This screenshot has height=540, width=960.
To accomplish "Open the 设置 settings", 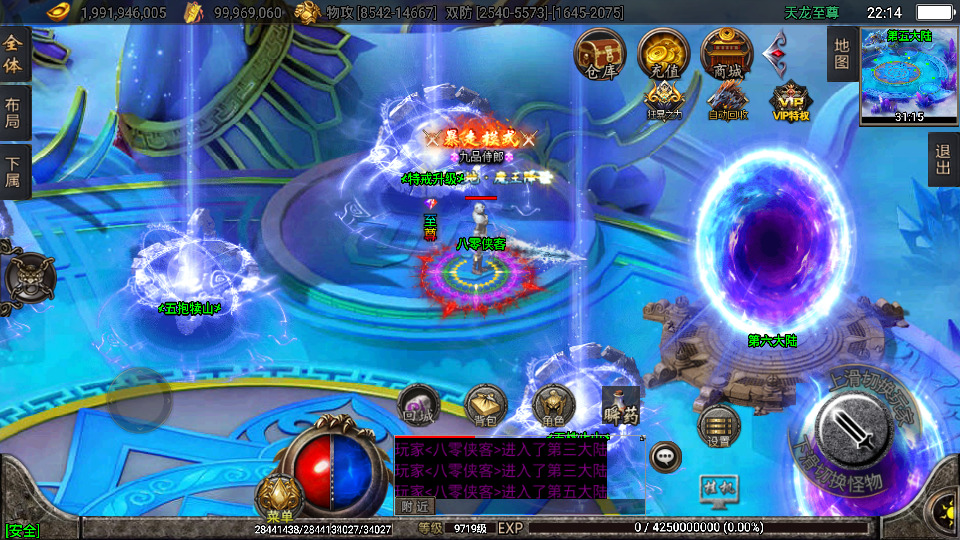I will (x=718, y=426).
